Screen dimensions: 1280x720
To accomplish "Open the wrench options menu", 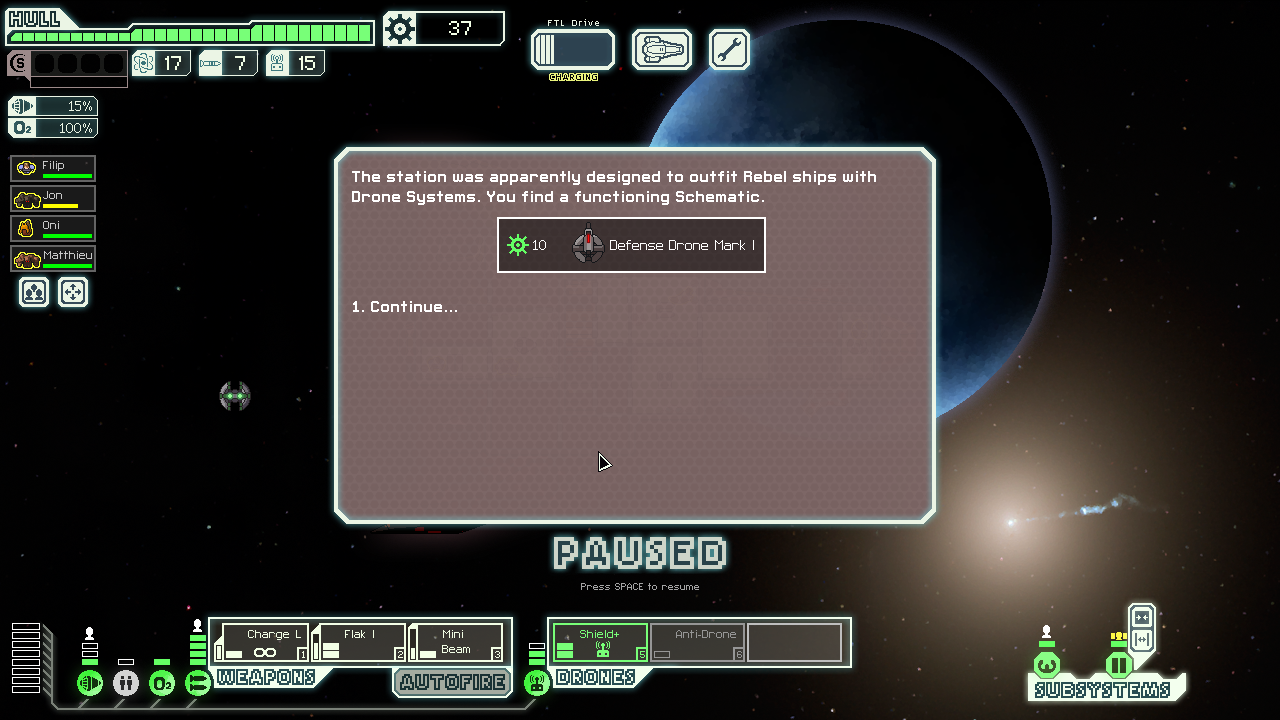I will click(x=729, y=49).
